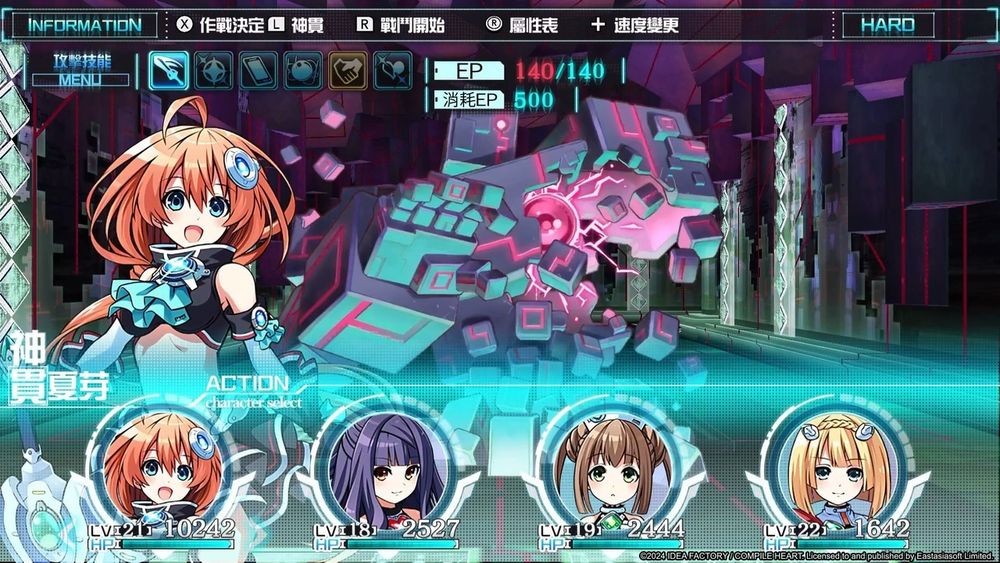Click the HARD difficulty indicator

pyautogui.click(x=888, y=25)
